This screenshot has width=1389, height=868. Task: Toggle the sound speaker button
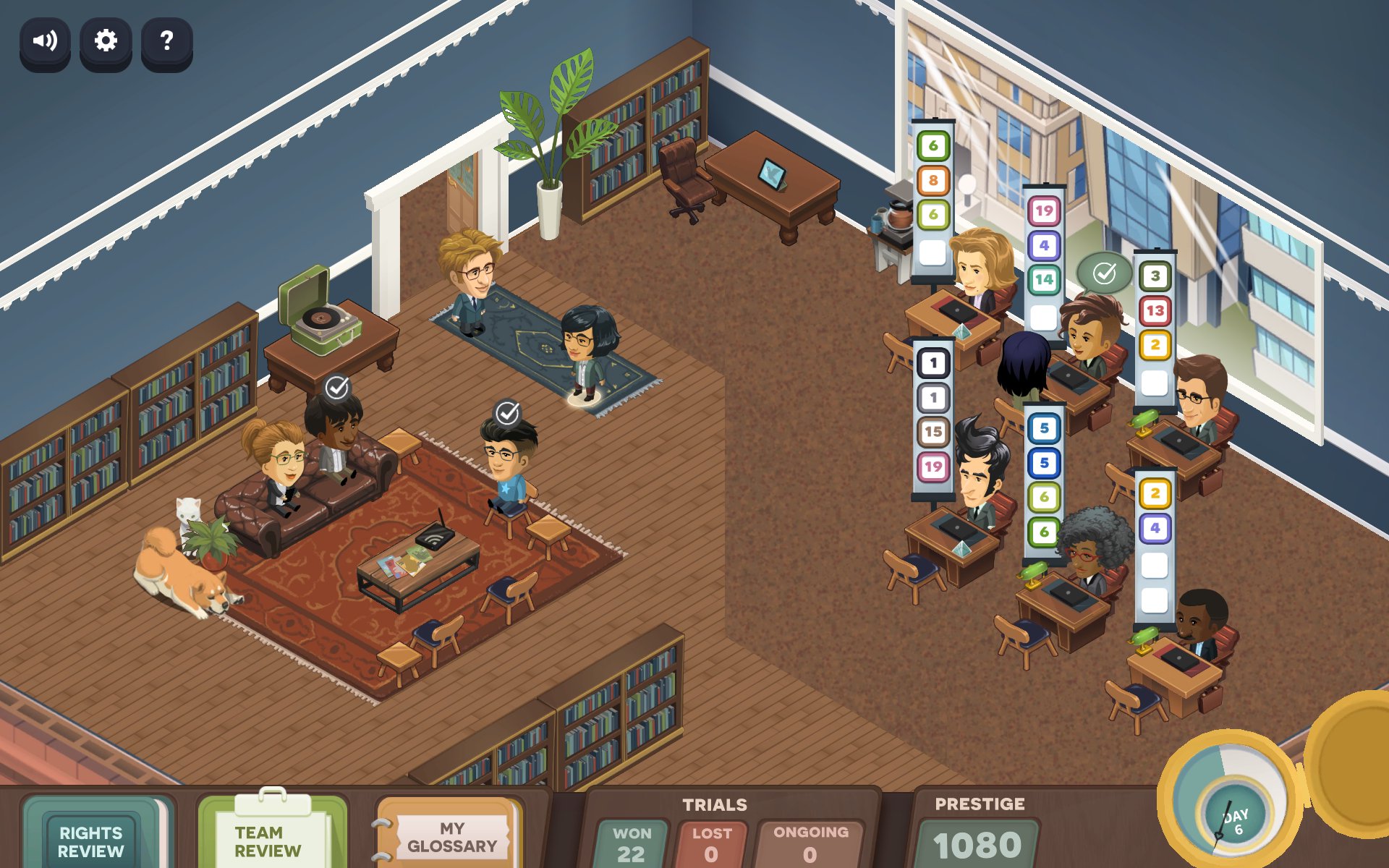point(45,41)
